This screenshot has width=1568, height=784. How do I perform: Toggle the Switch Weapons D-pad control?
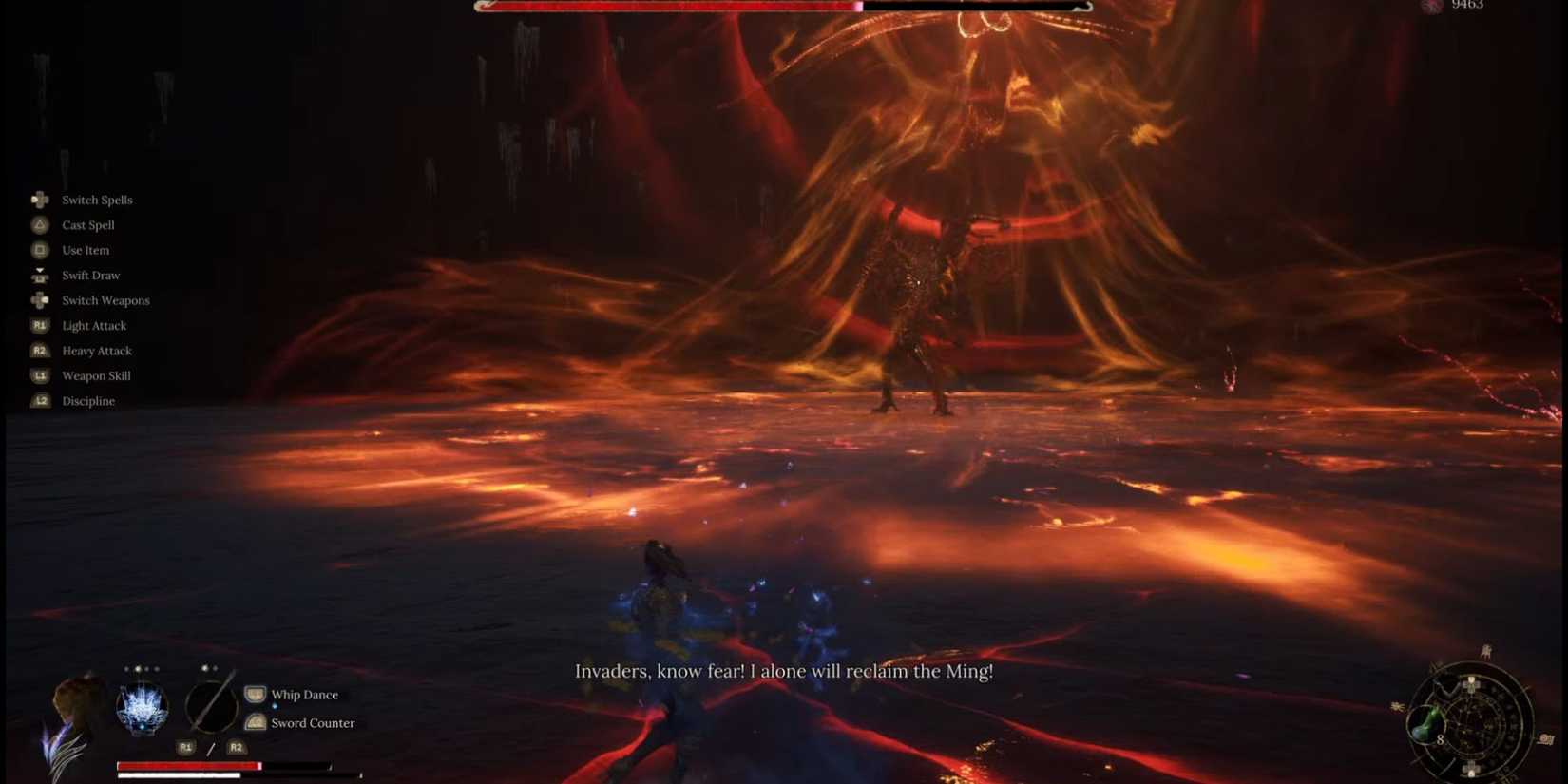(x=39, y=300)
